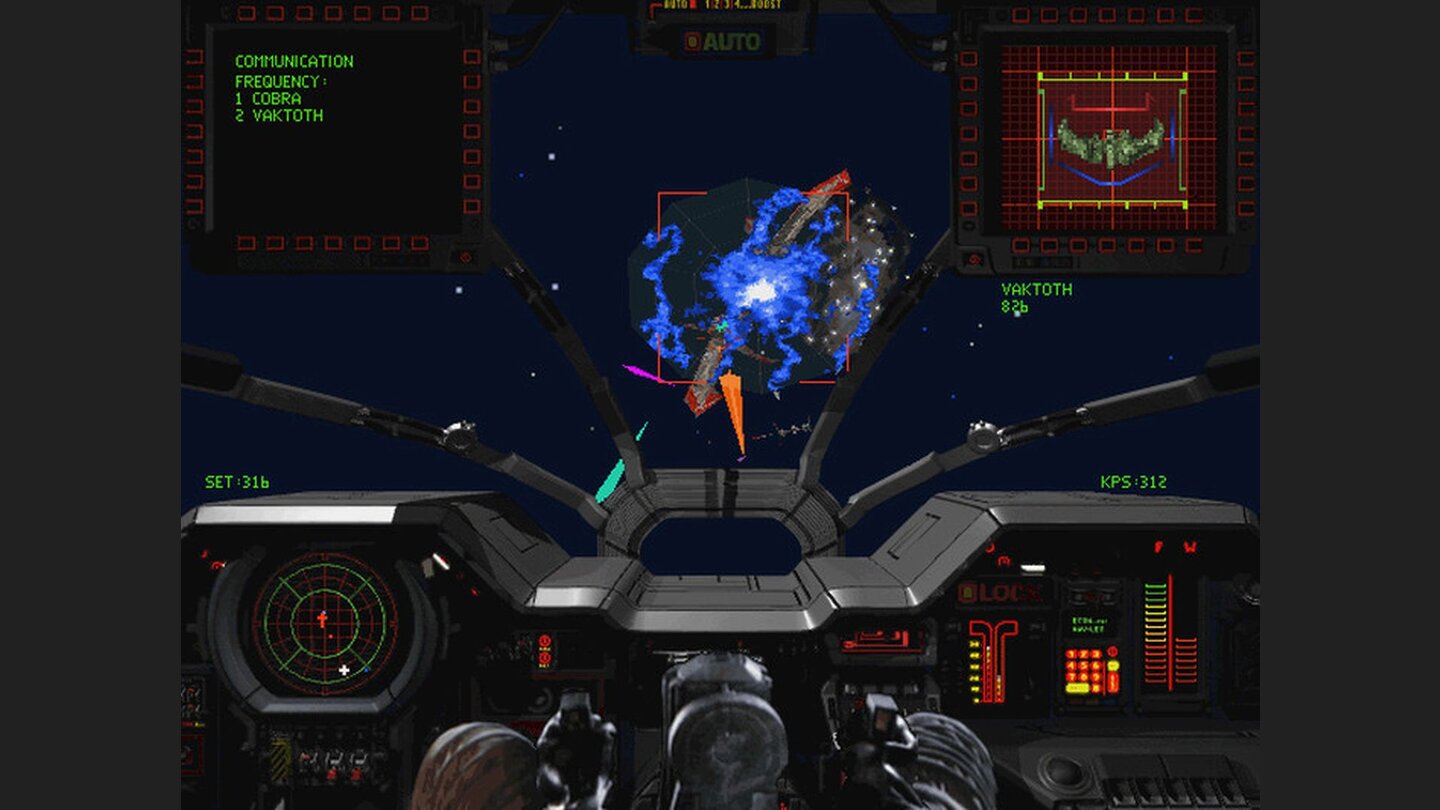Screen dimensions: 1440x810
Task: Click the ECM HAM-LET display panel
Action: 1089,626
